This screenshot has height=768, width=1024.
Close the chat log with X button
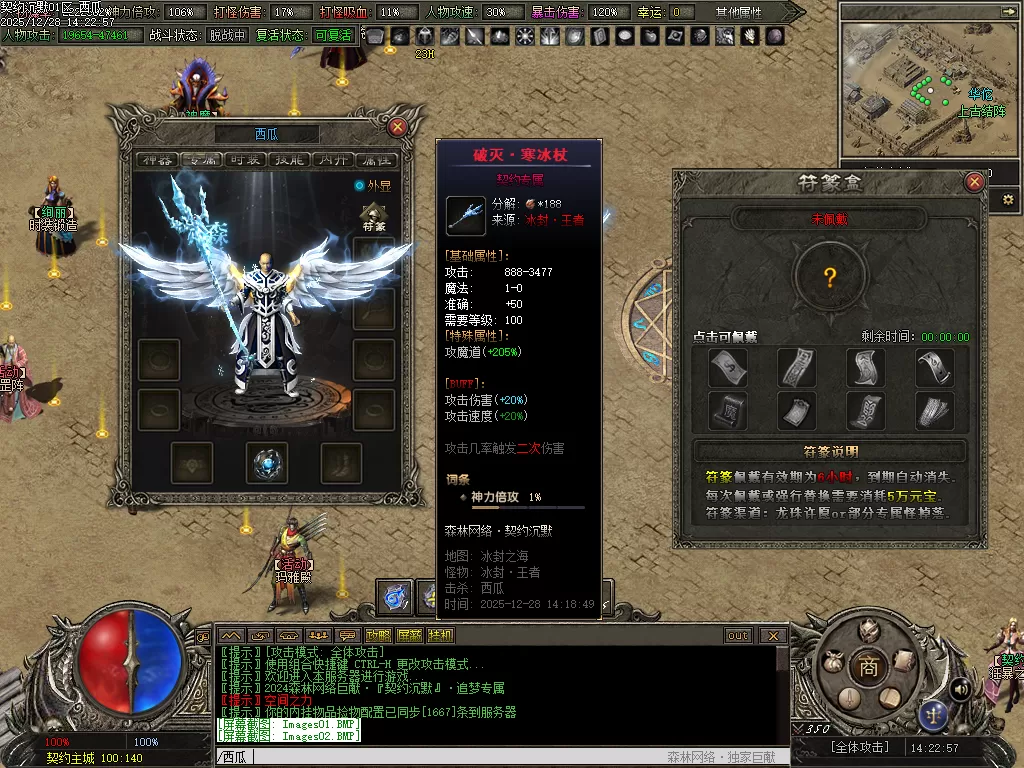point(773,636)
